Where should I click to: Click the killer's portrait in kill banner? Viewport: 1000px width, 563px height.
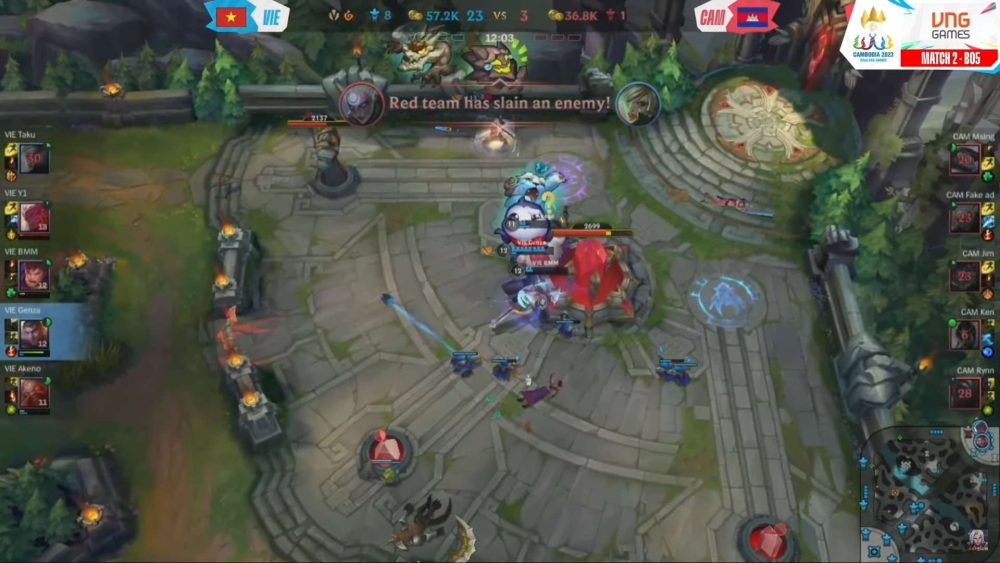click(362, 103)
